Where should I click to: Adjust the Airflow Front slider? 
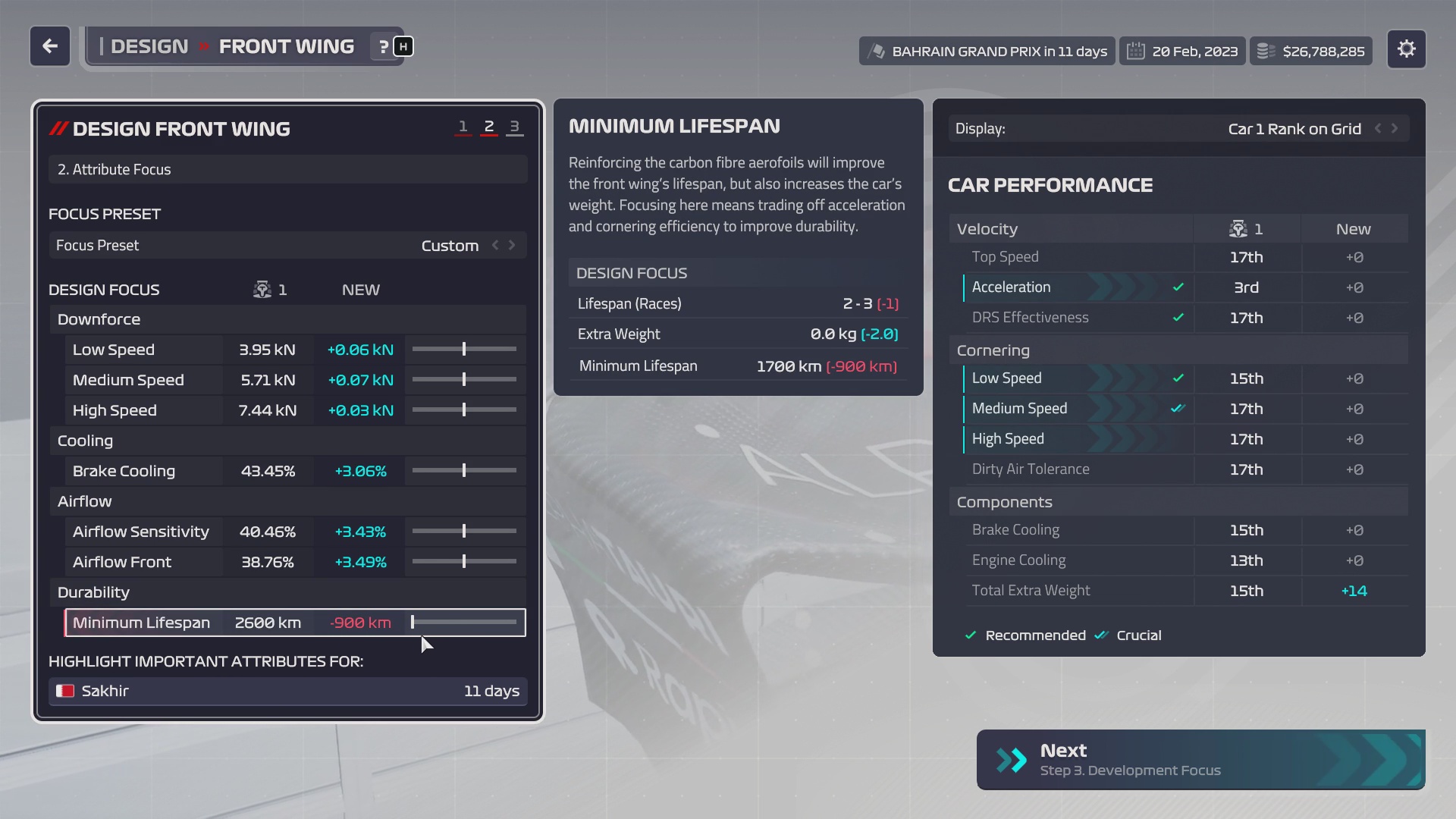(x=464, y=562)
